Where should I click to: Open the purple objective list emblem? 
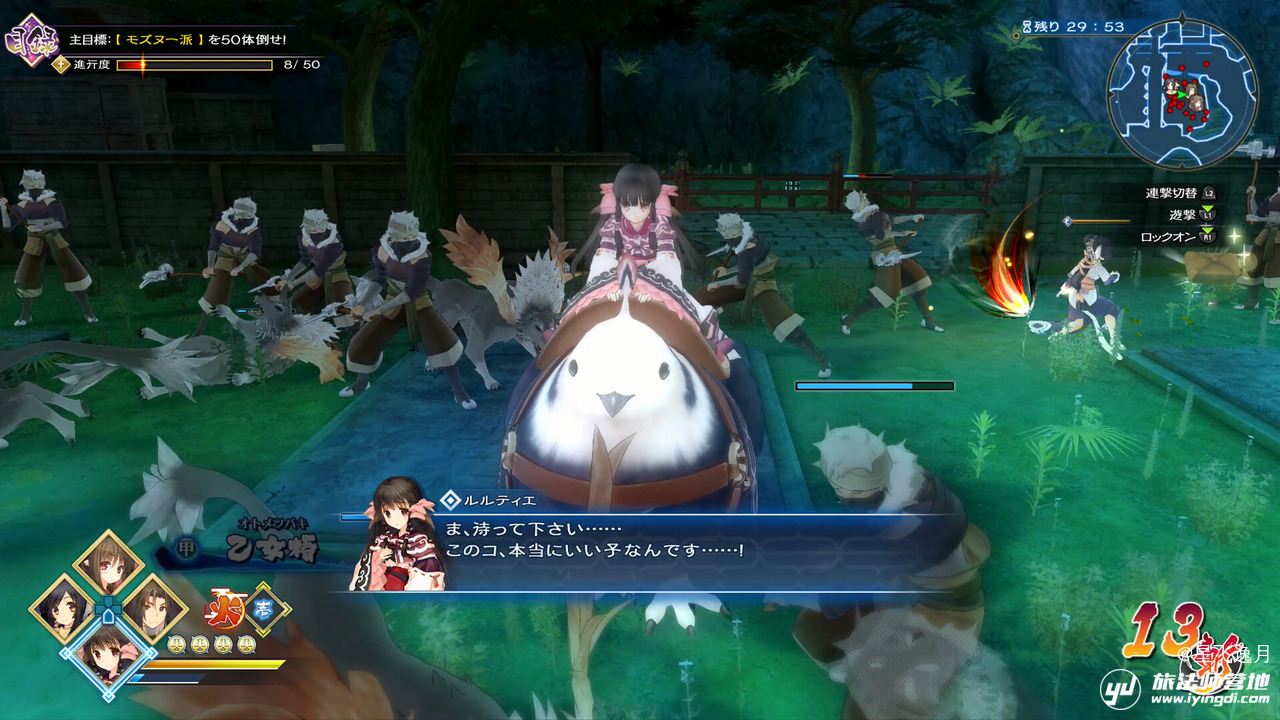pyautogui.click(x=31, y=40)
